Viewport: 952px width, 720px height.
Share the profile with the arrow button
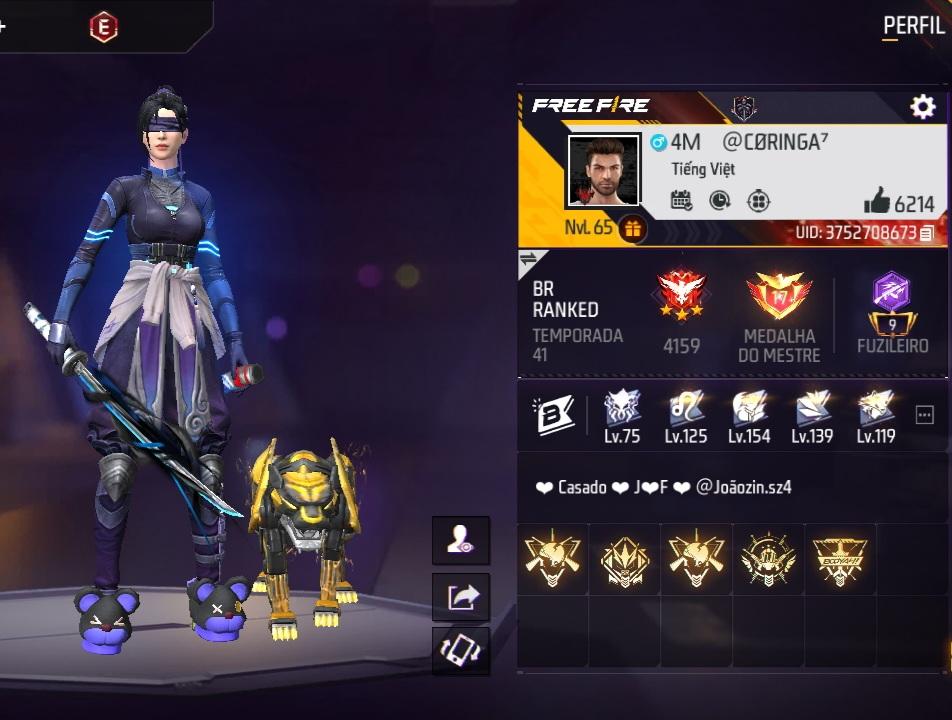click(x=461, y=597)
